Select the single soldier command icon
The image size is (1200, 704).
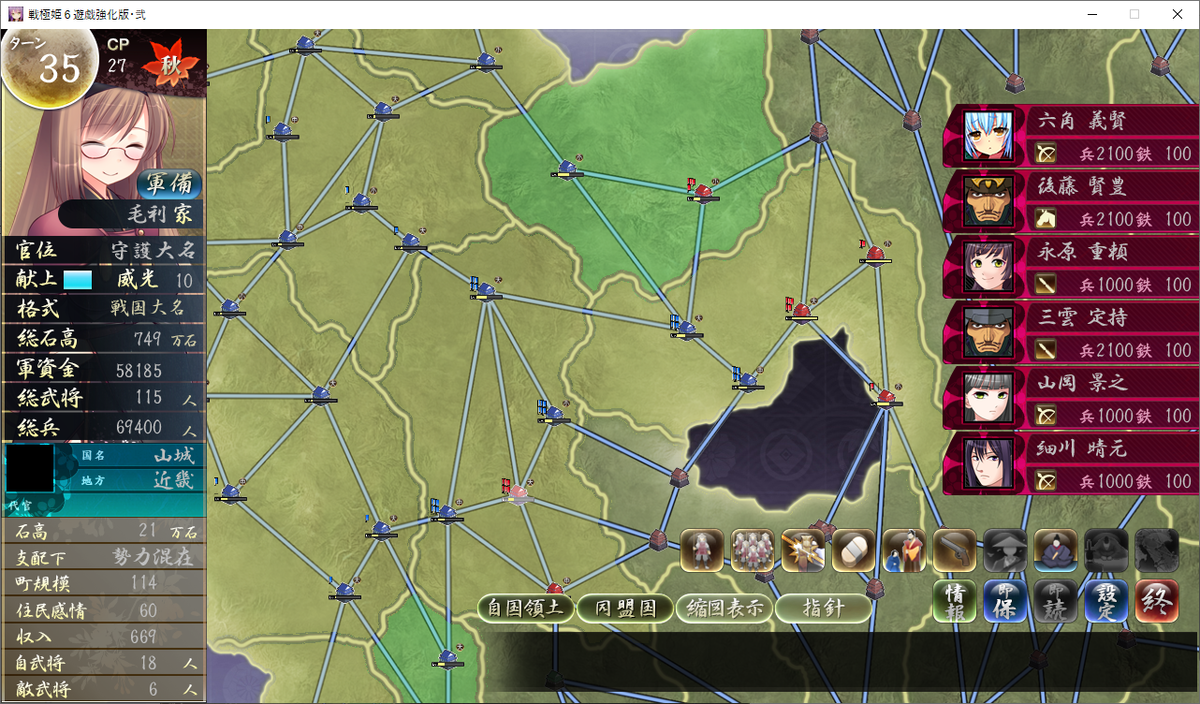click(x=702, y=551)
